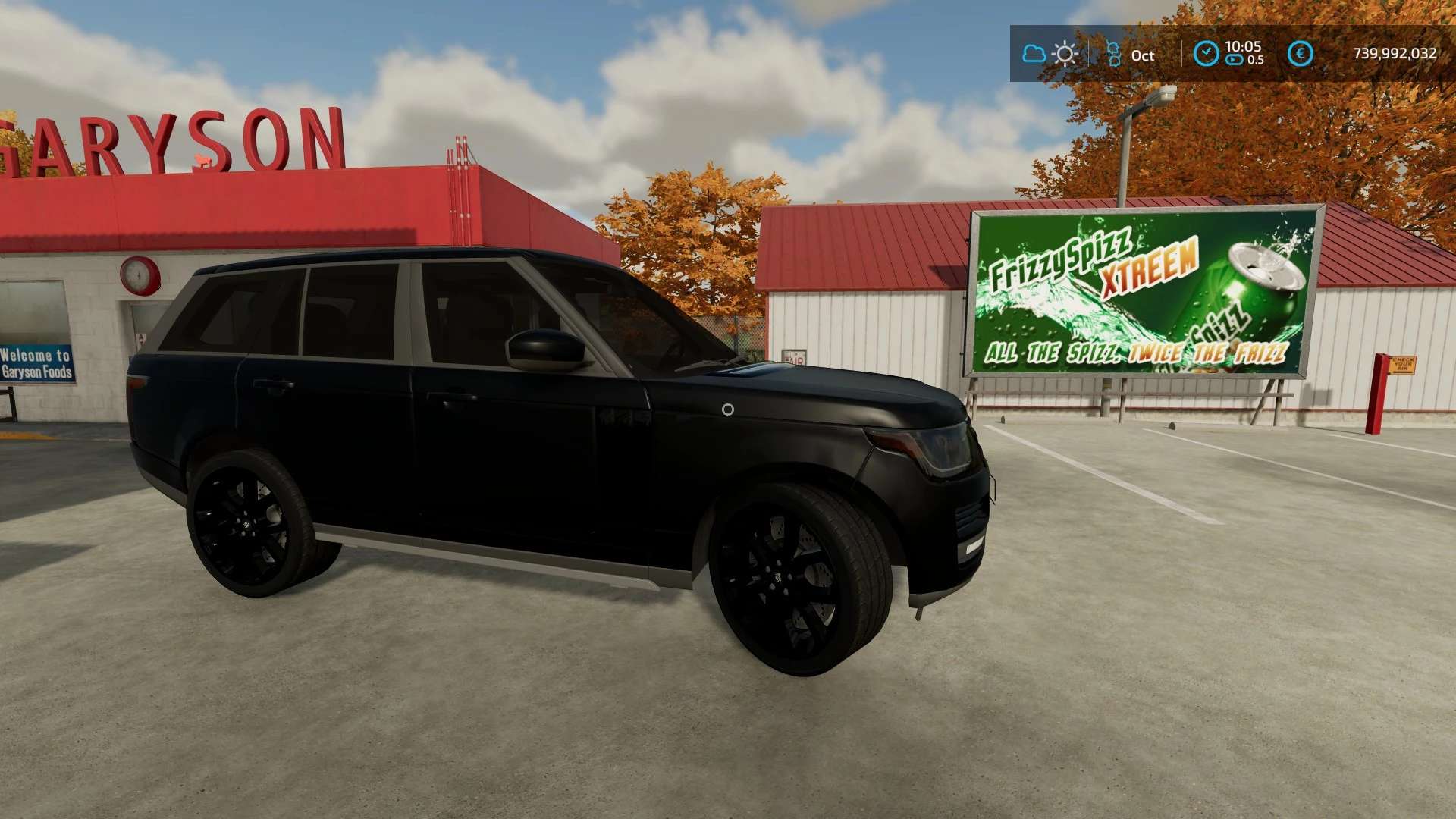Click the season icon beside Oct
The width and height of the screenshot is (1456, 819).
click(x=1113, y=54)
